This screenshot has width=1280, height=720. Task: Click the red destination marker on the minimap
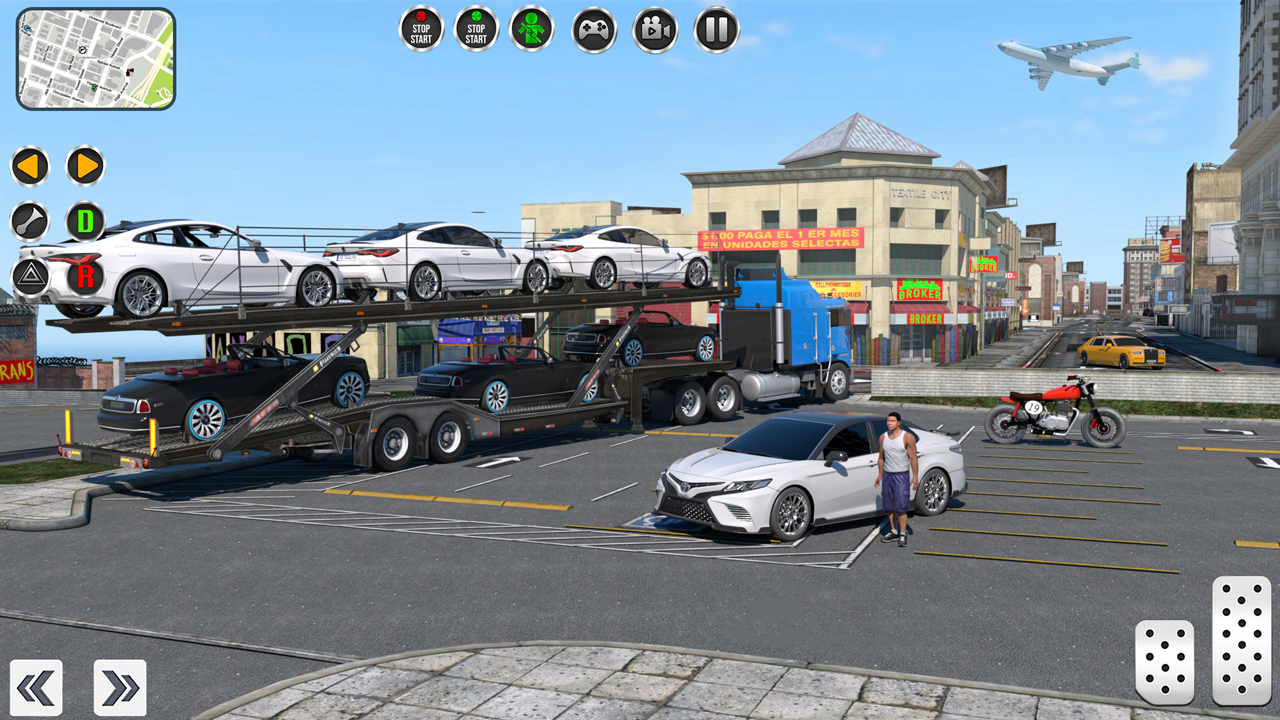point(129,71)
